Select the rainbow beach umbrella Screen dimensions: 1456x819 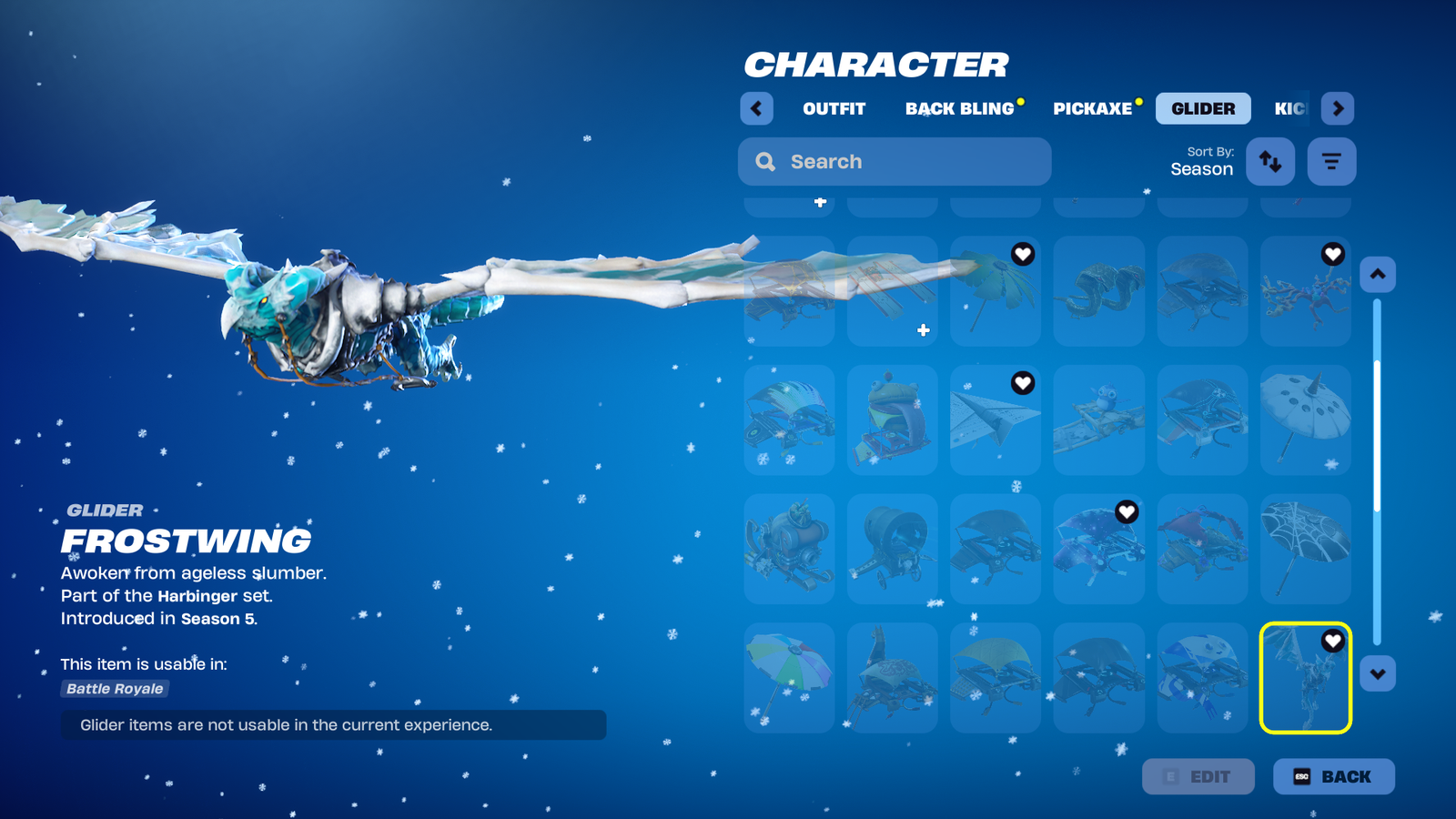(789, 678)
